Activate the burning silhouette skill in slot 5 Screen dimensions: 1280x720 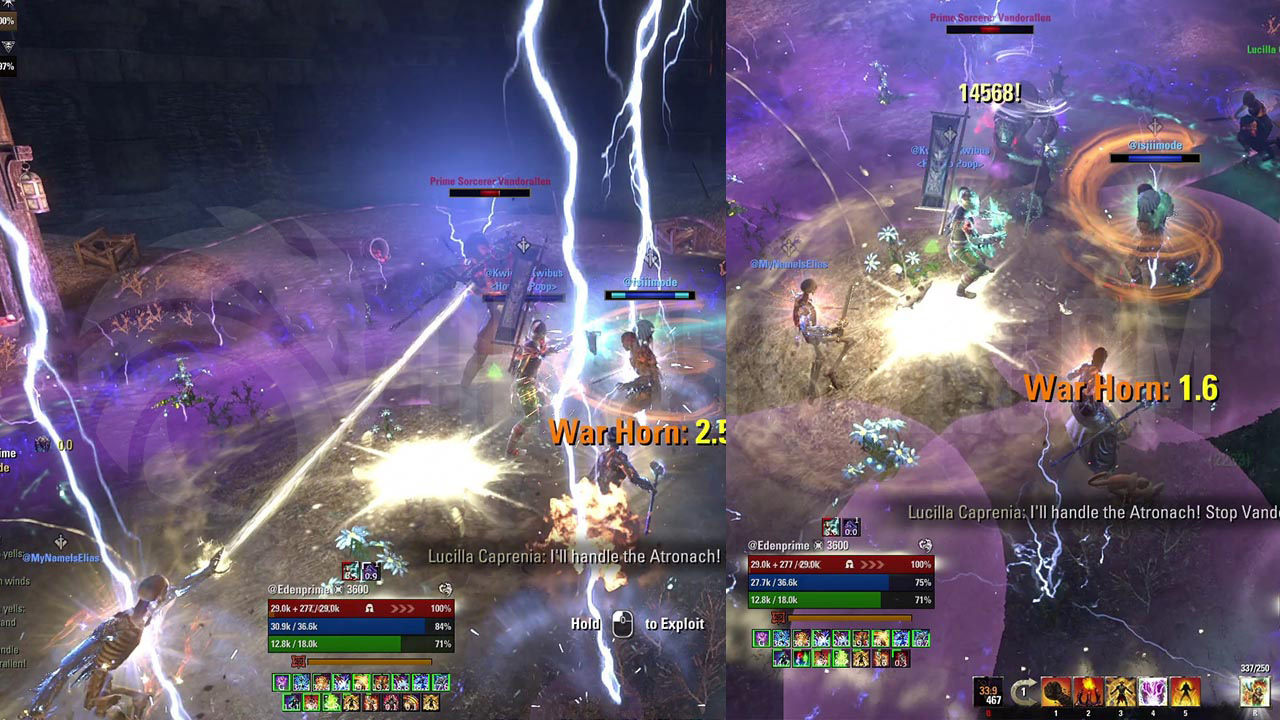pos(1186,692)
